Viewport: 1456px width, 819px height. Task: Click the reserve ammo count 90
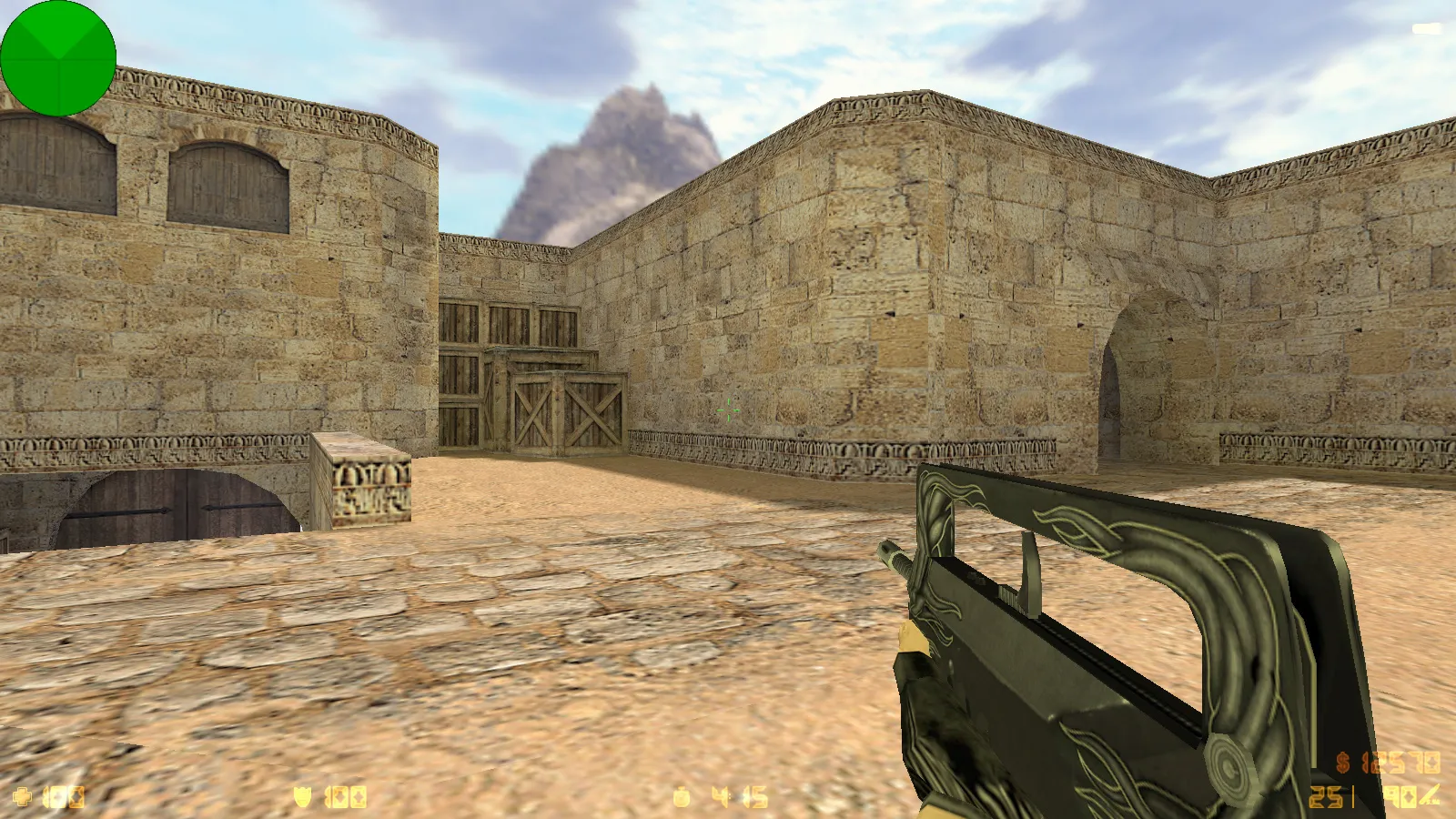tap(1399, 794)
